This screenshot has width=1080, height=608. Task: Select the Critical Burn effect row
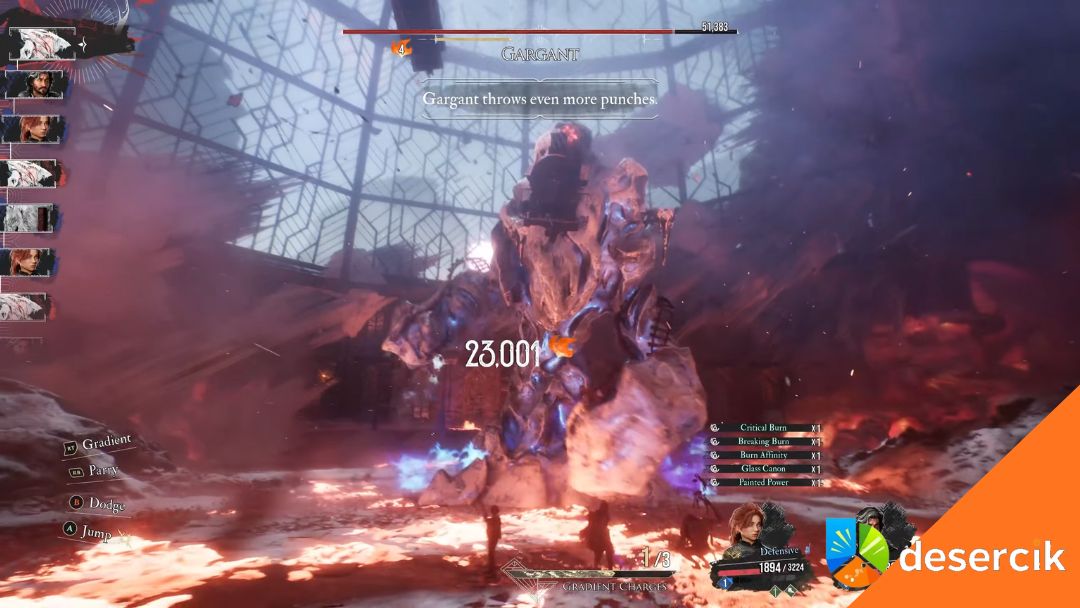click(x=763, y=428)
